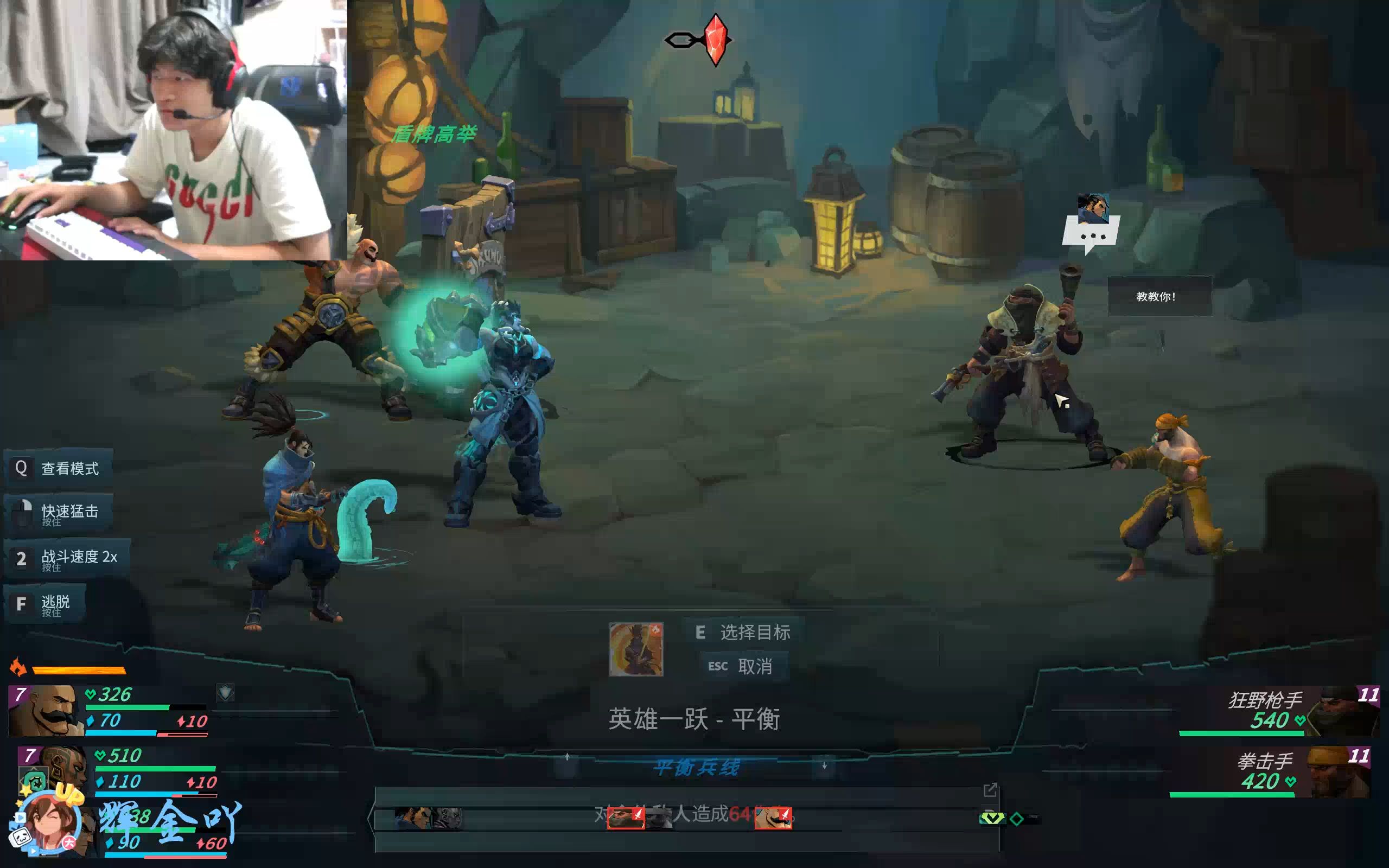Toggle 战斗速度 2x battle speed

pyautogui.click(x=67, y=558)
